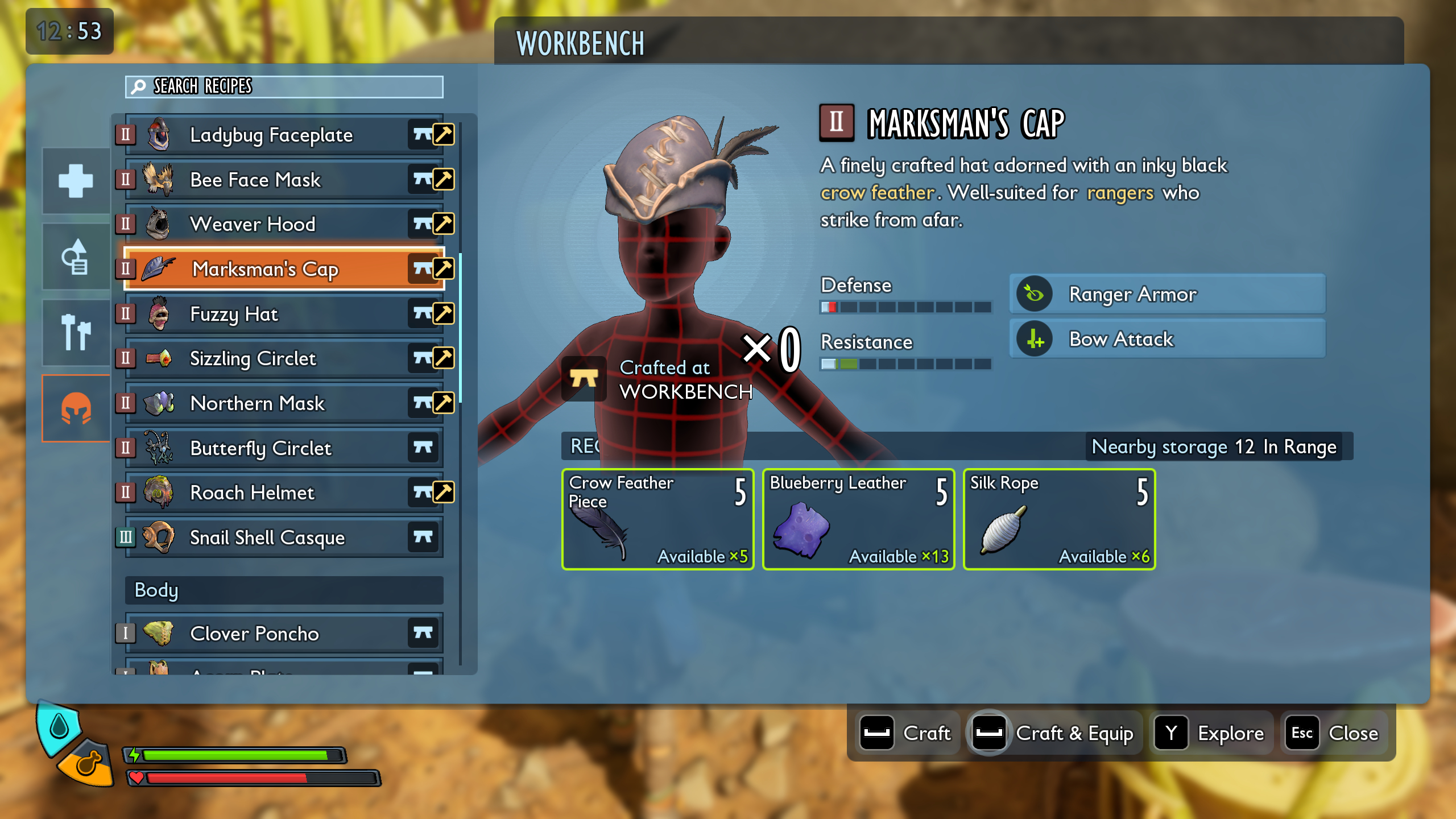1456x819 pixels.
Task: Click the Bow Attack perk icon
Action: tap(1033, 340)
